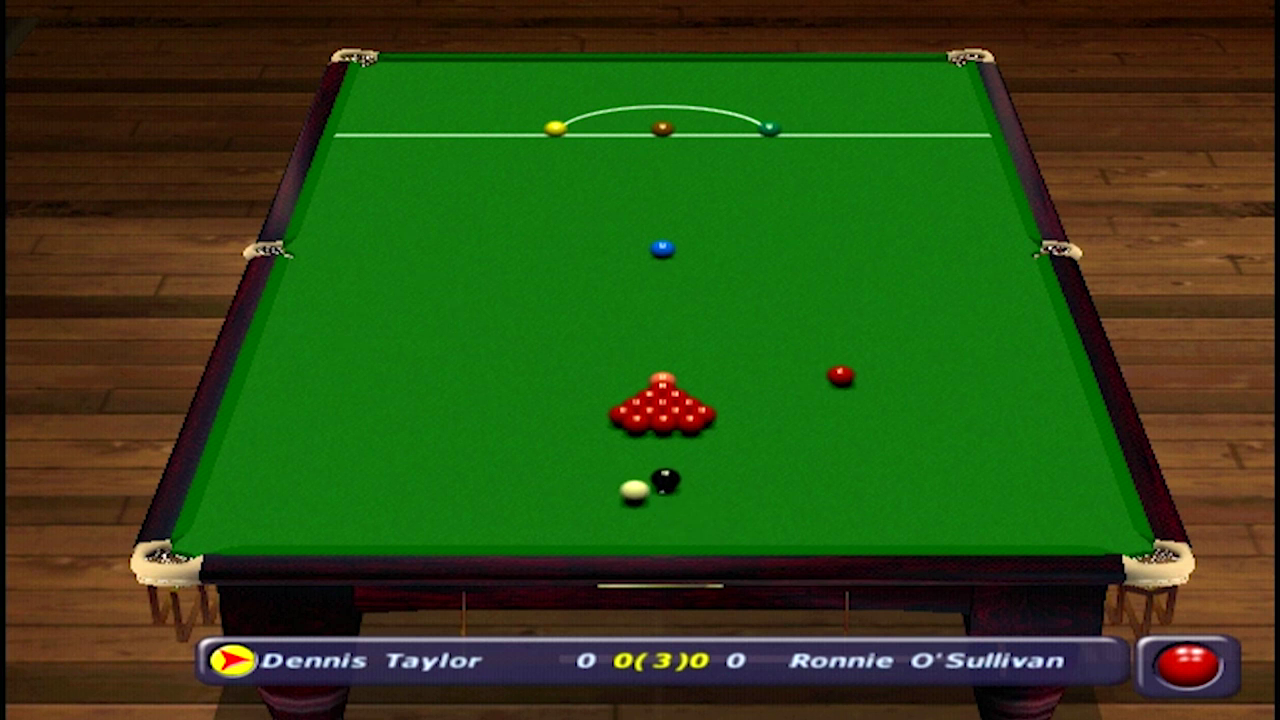Click the yellow ball on the baulk line

pyautogui.click(x=556, y=128)
